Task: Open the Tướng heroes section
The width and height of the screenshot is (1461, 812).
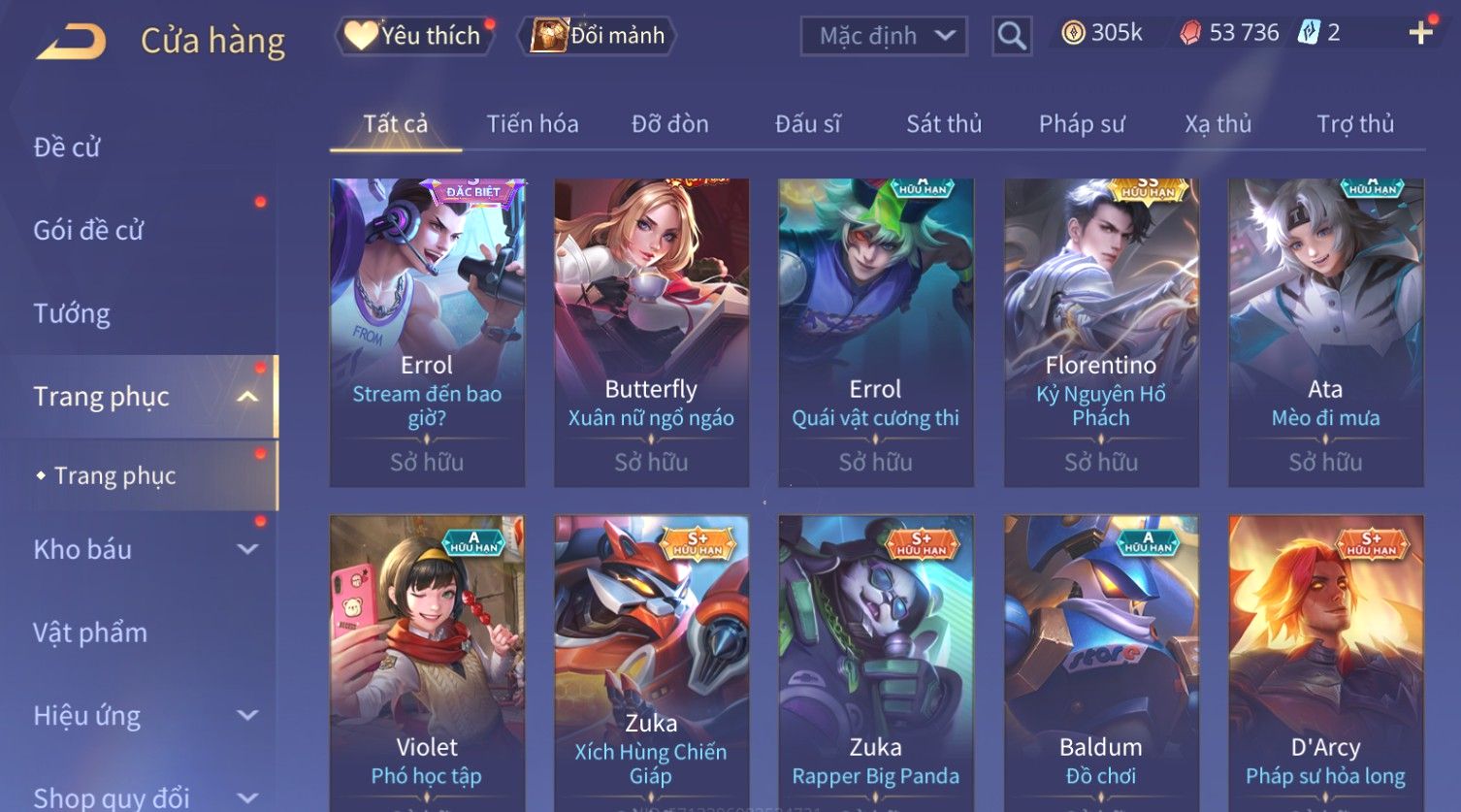Action: (72, 313)
